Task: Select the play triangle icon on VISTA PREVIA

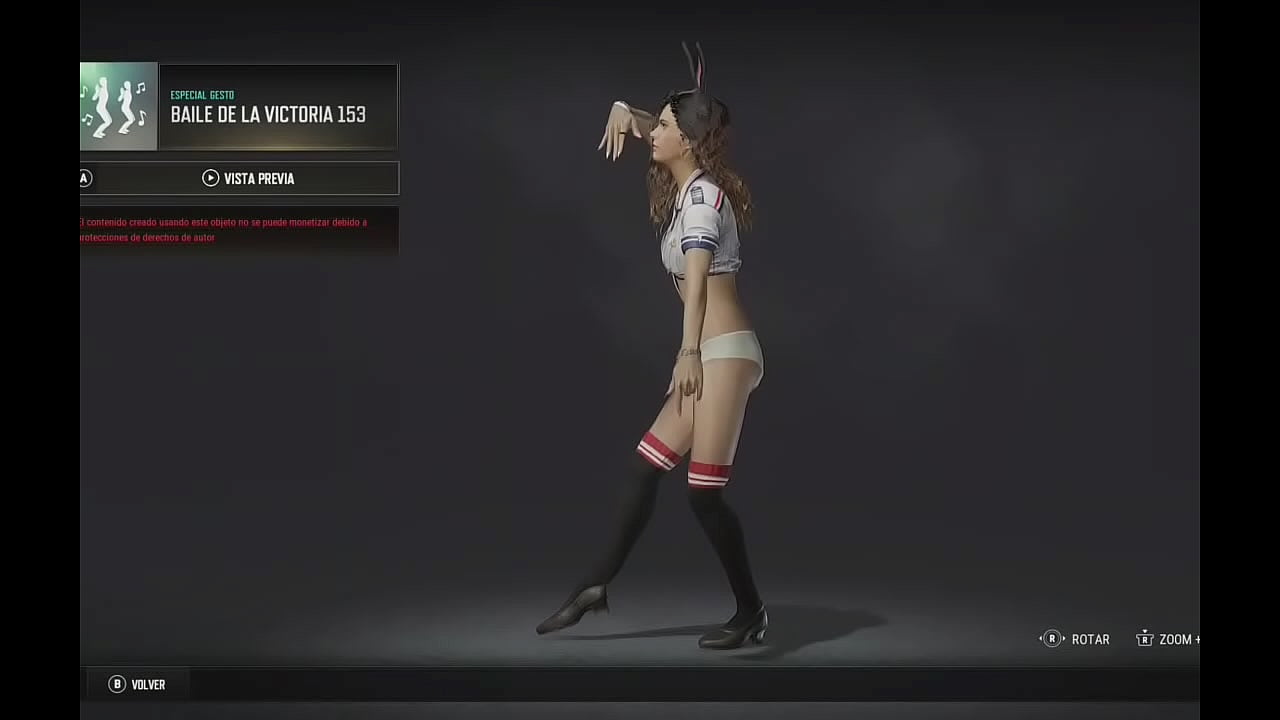Action: coord(210,178)
